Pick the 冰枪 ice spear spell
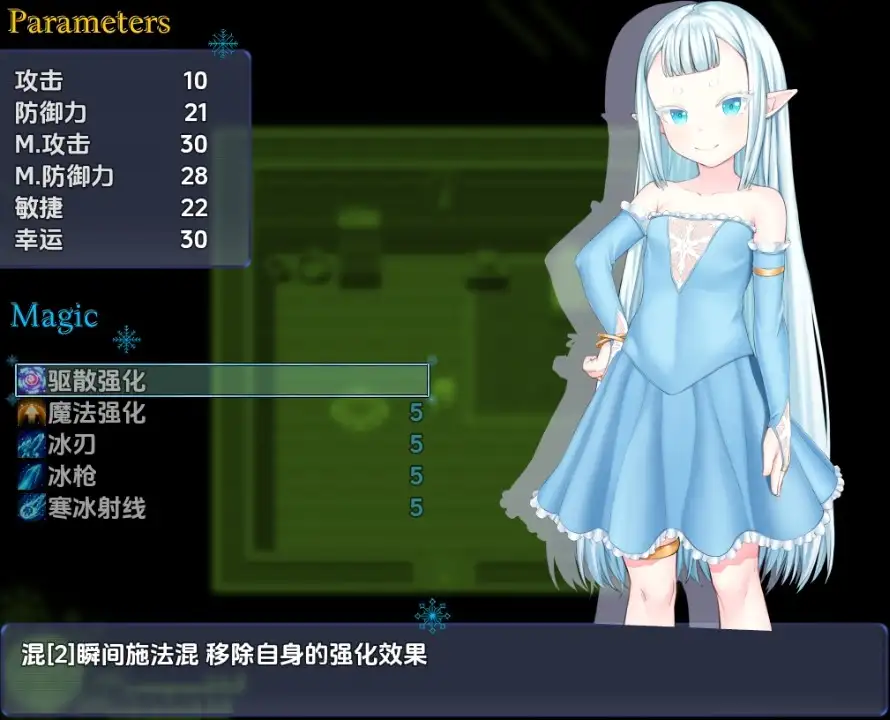890x720 pixels. pyautogui.click(x=72, y=476)
